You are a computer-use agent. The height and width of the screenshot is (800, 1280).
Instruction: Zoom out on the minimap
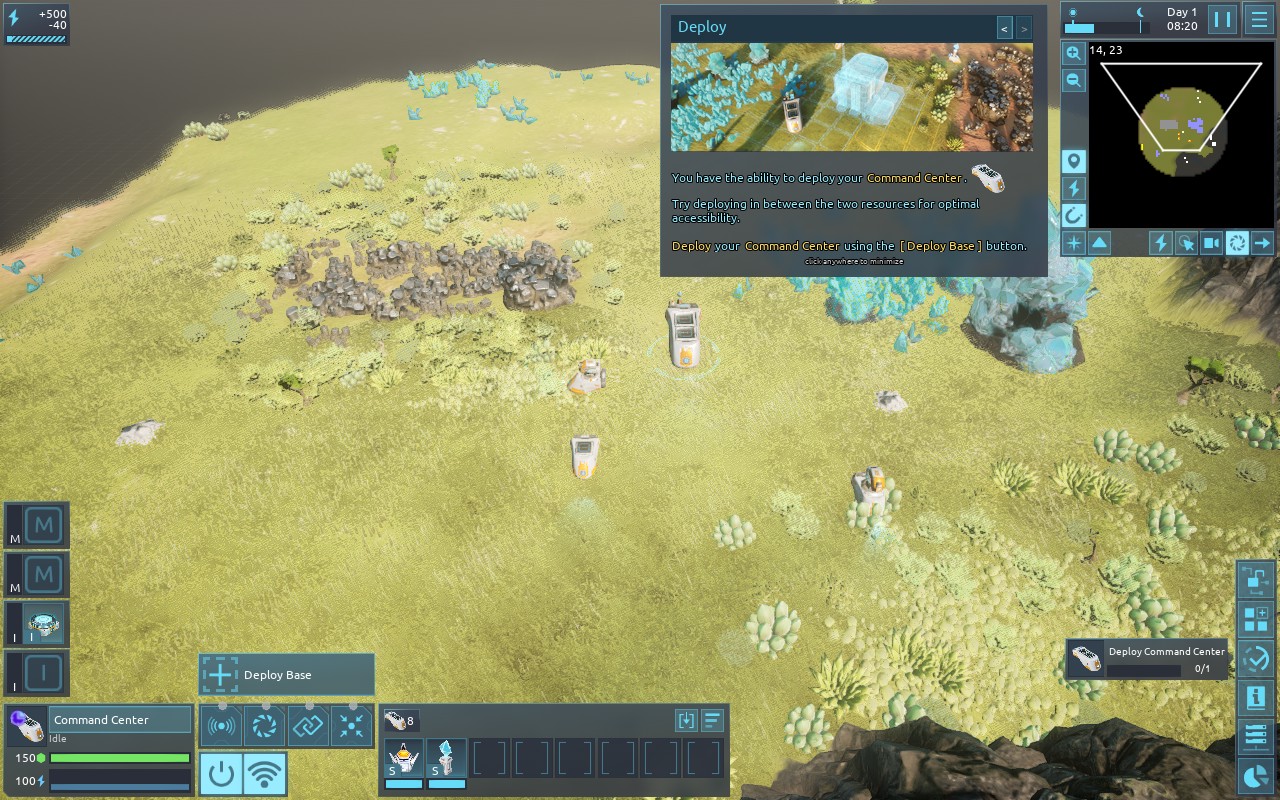tap(1073, 81)
